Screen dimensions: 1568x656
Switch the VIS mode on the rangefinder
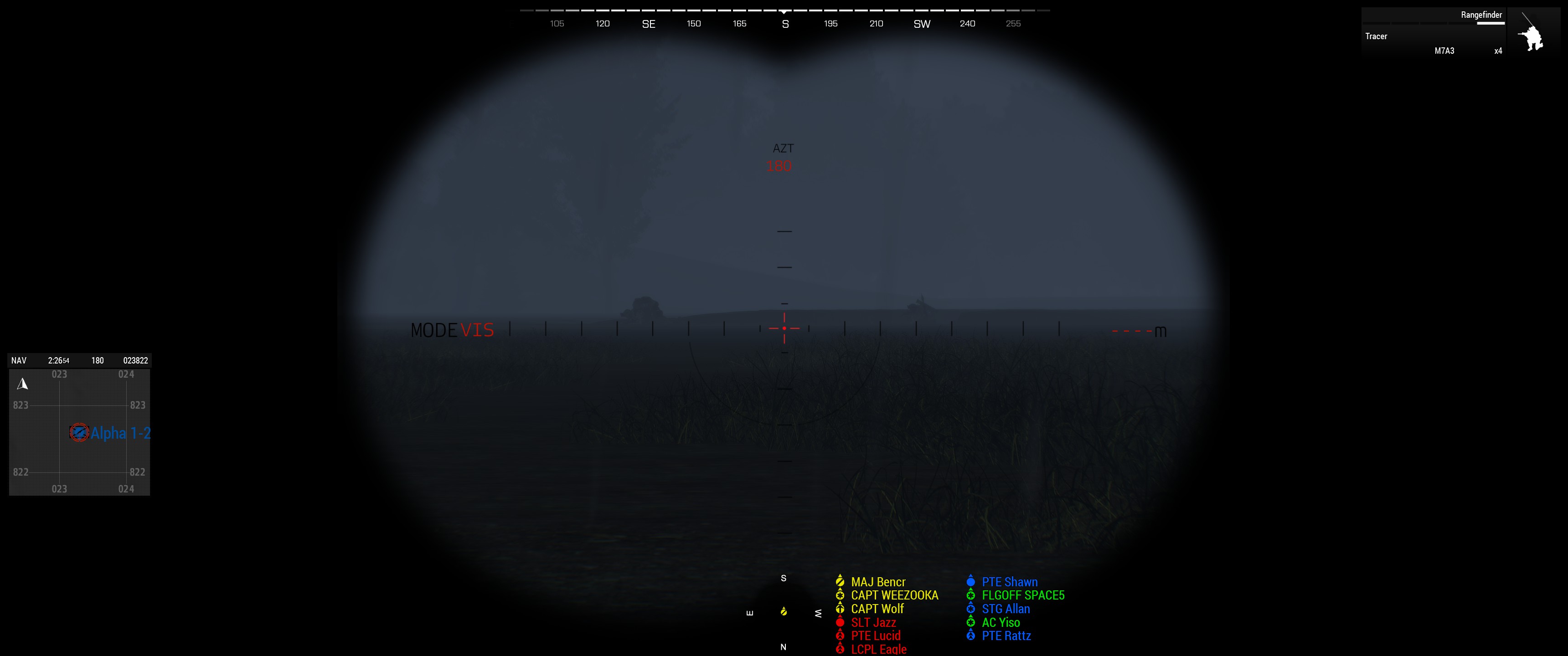(x=477, y=330)
